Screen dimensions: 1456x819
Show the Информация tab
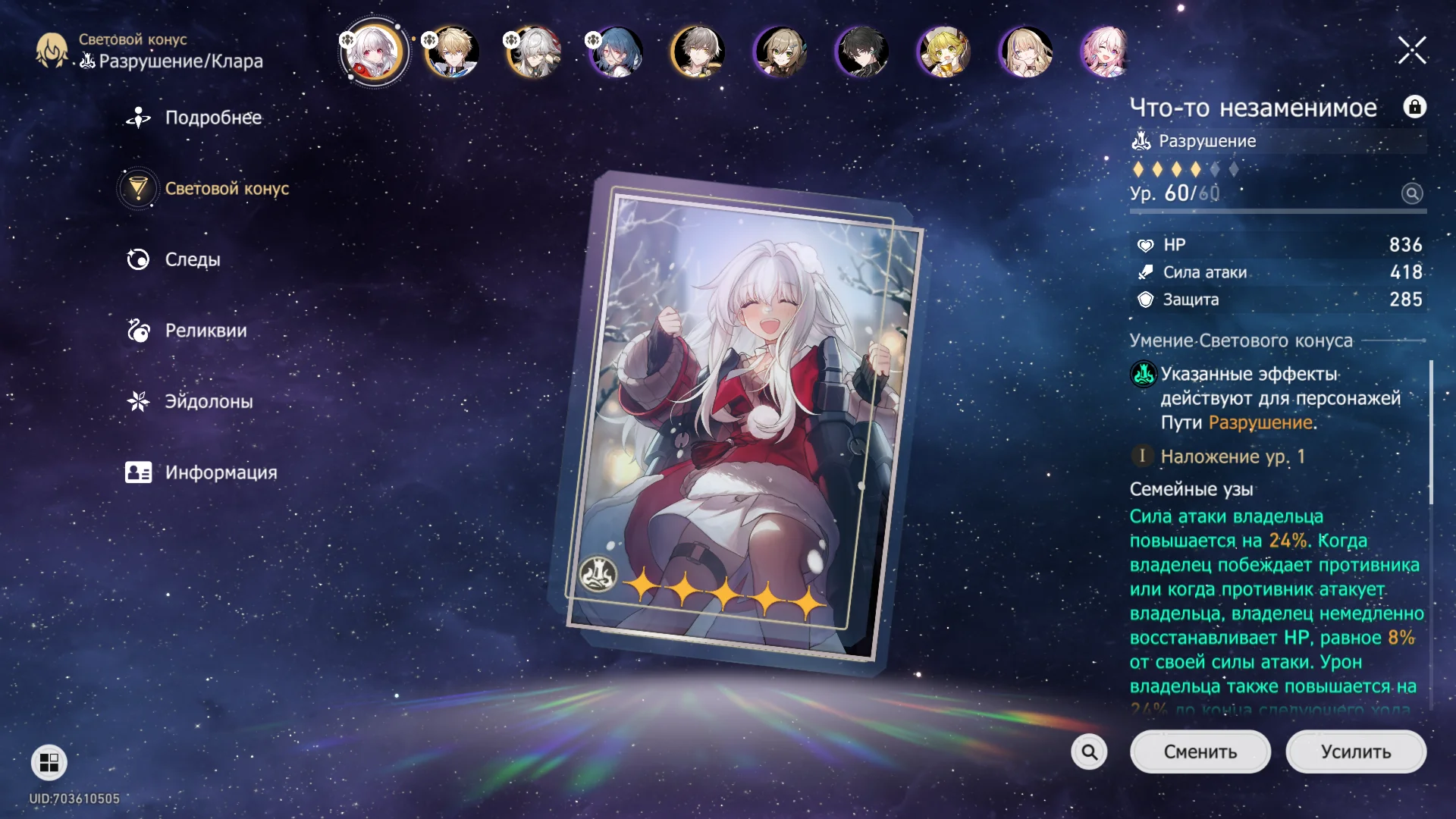220,473
